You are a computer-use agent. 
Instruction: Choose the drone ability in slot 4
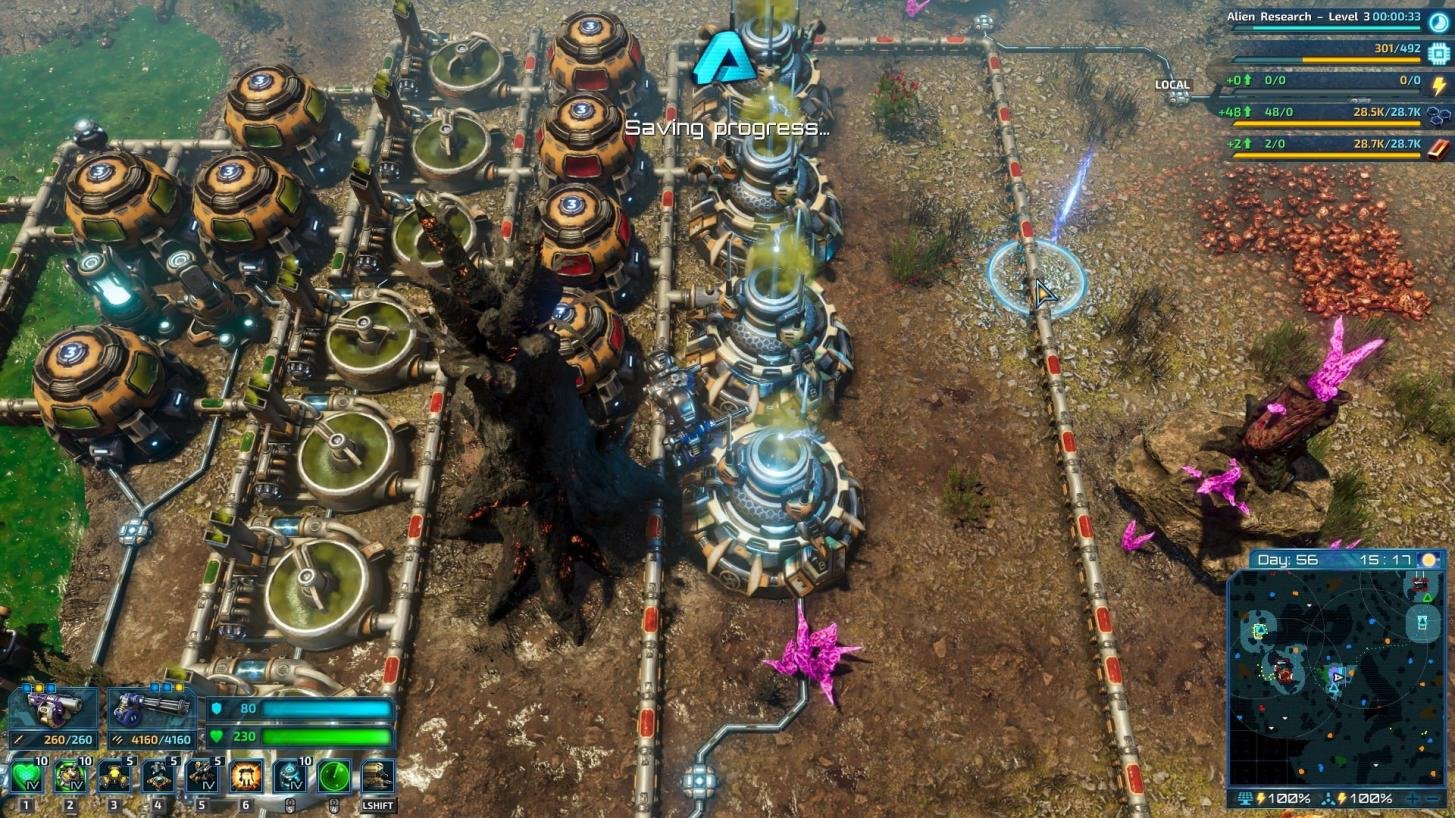157,775
